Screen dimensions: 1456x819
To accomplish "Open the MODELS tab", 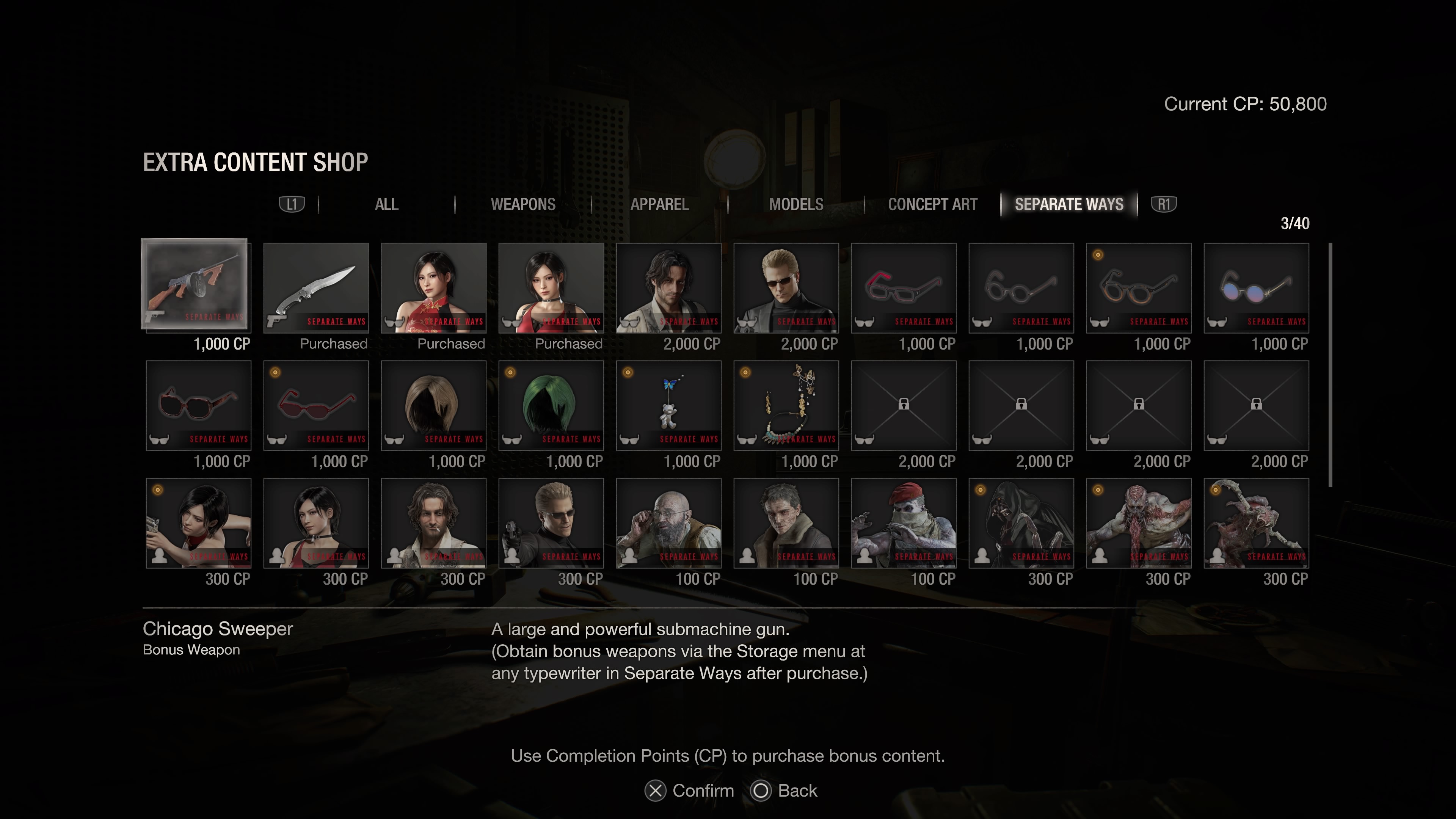I will coord(797,205).
